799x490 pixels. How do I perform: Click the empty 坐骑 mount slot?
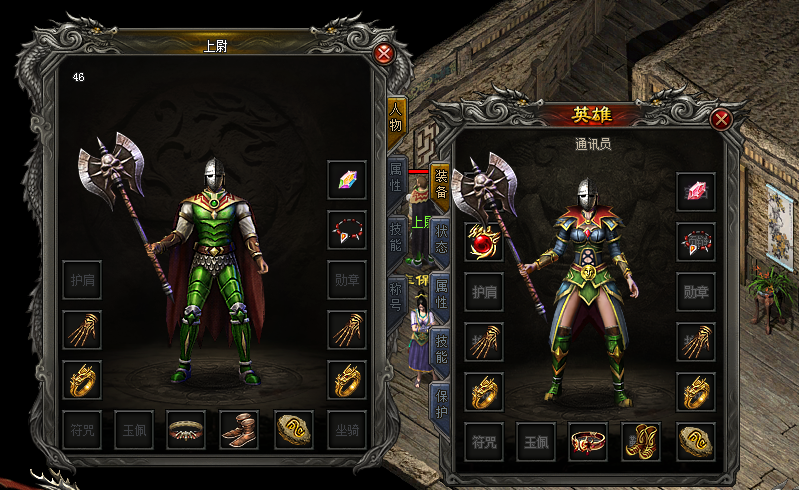tap(347, 430)
